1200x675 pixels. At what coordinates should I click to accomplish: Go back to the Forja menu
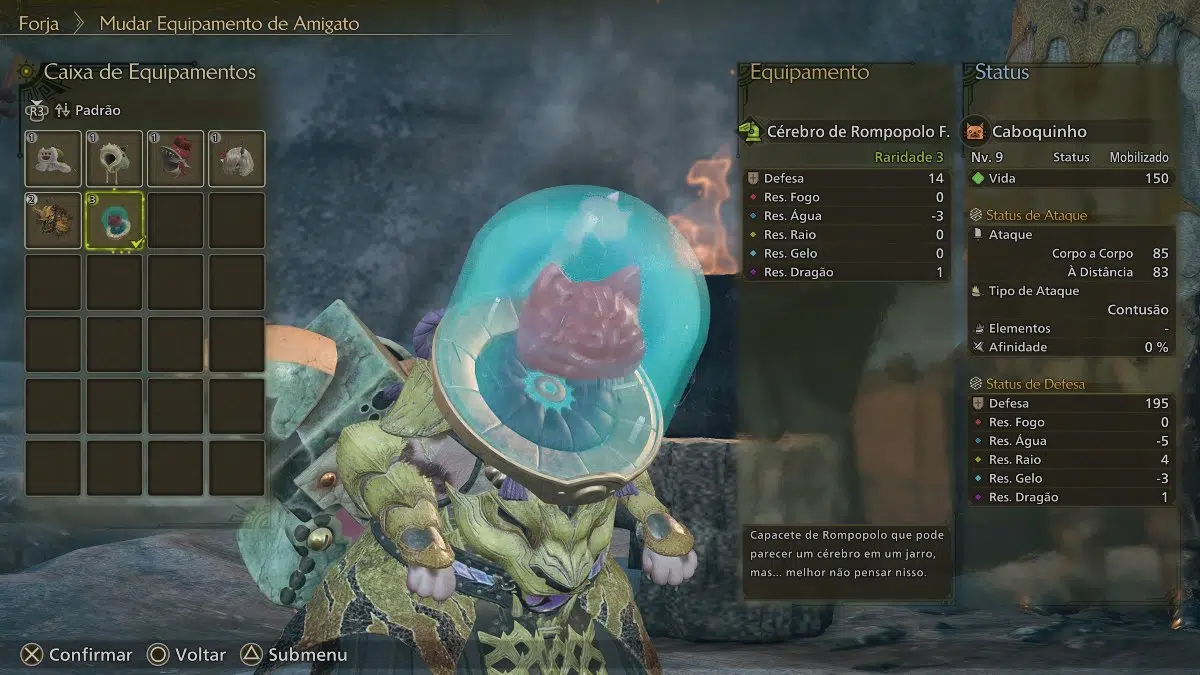pyautogui.click(x=38, y=23)
